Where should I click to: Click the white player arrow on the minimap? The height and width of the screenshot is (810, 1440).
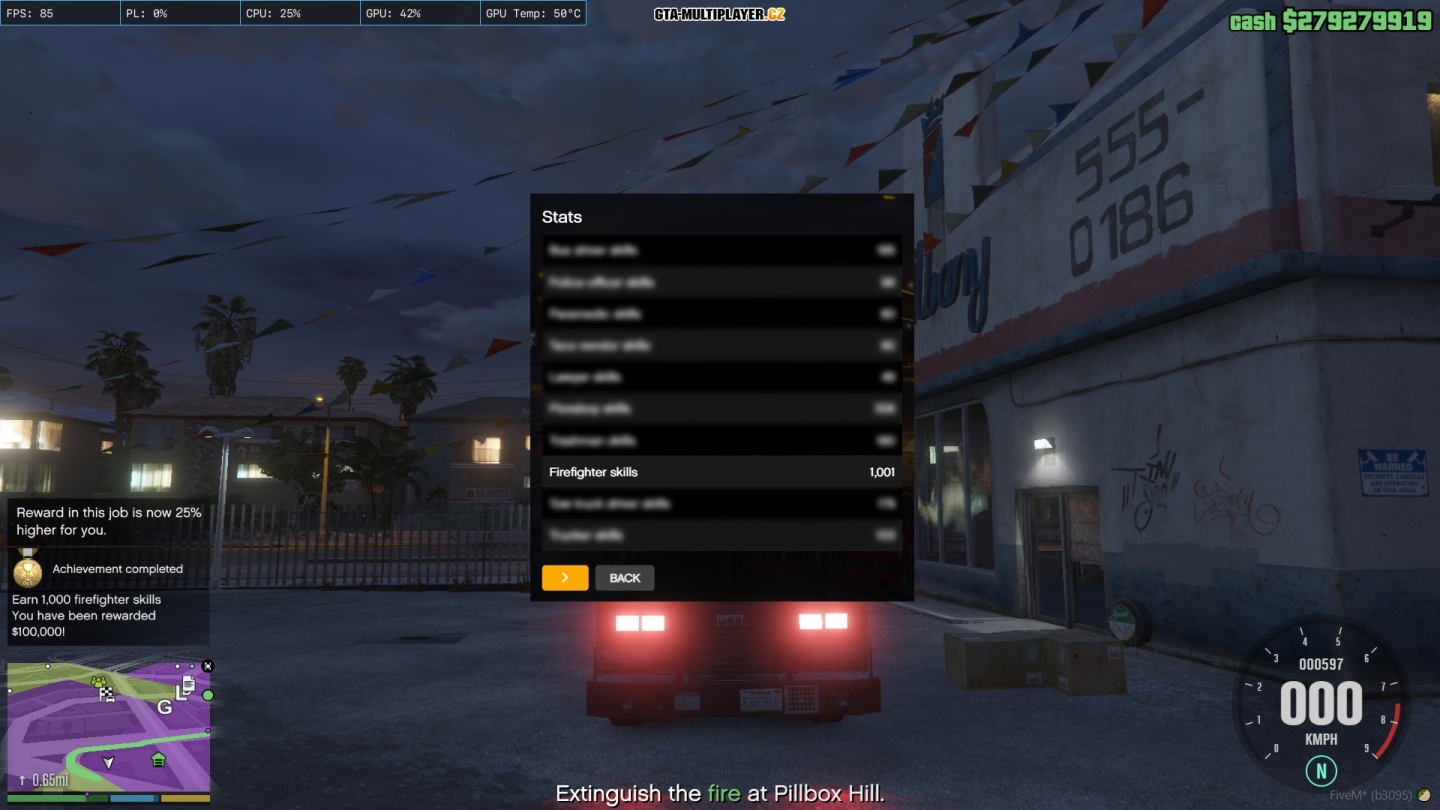(x=108, y=762)
